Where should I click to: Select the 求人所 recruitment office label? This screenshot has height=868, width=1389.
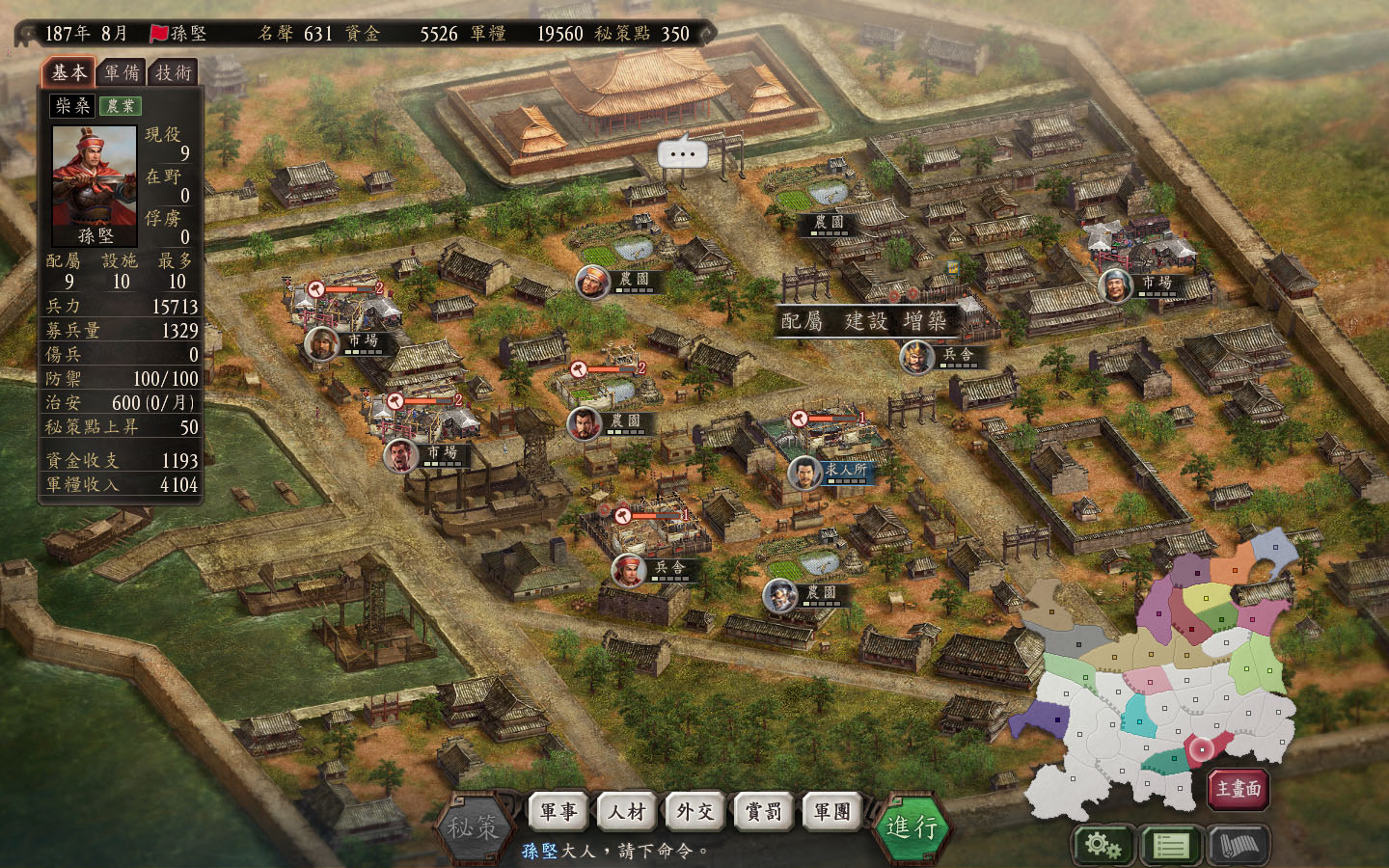(x=846, y=470)
